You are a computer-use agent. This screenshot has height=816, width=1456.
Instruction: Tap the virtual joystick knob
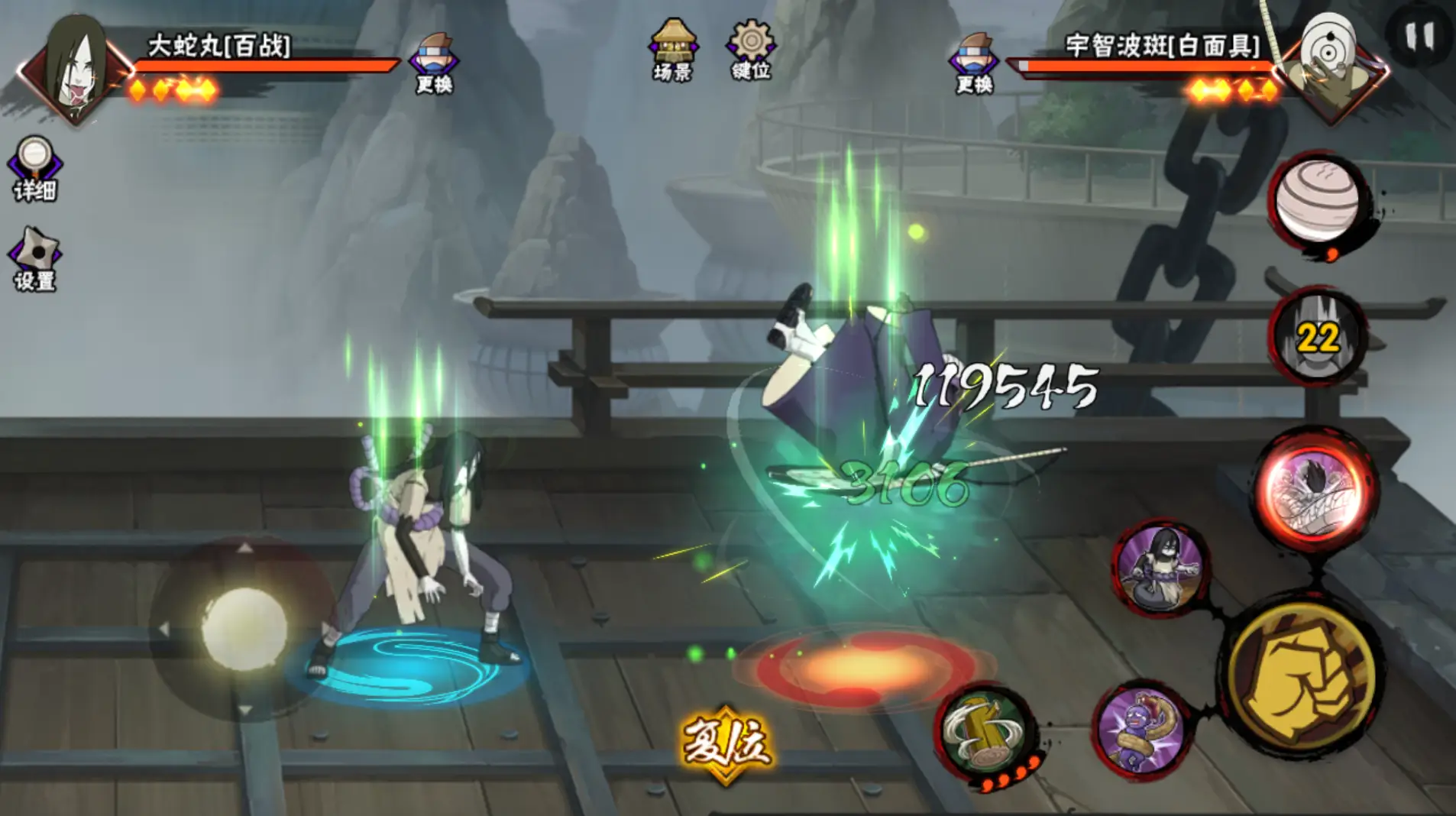coord(244,628)
